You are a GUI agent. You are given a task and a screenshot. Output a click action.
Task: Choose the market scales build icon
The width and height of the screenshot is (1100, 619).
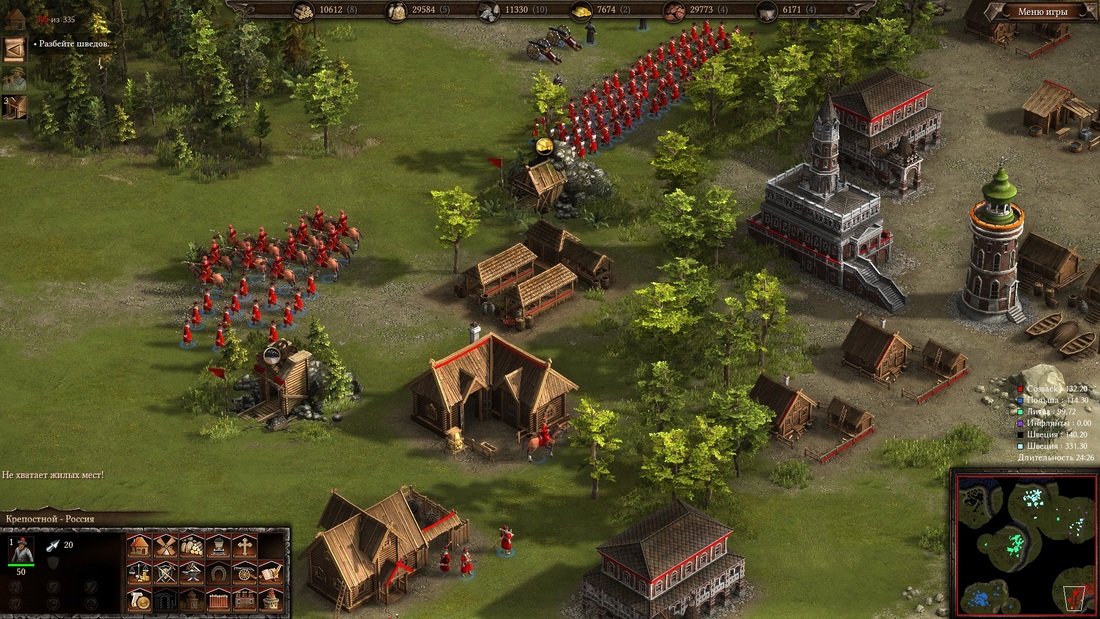click(139, 573)
